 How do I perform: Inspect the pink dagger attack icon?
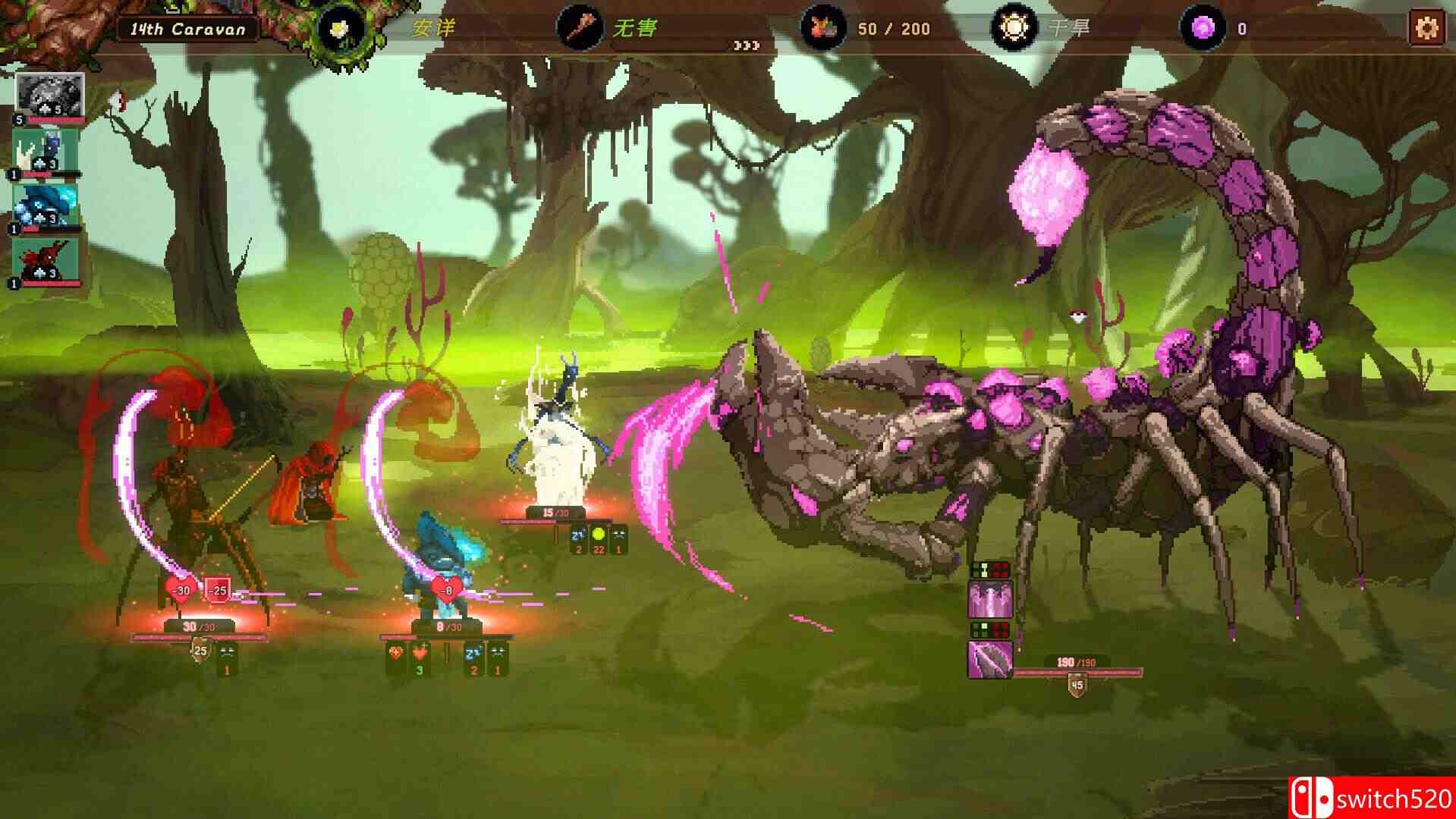coord(990,661)
